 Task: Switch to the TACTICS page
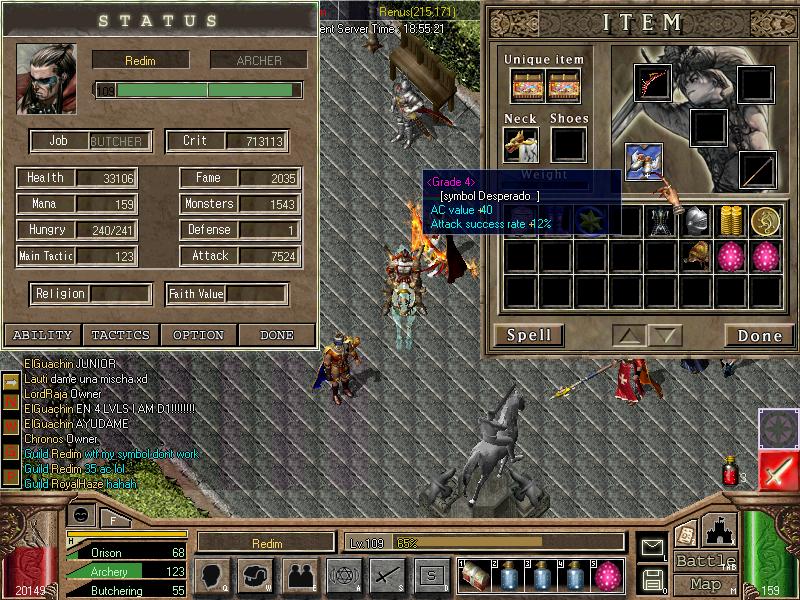point(120,335)
